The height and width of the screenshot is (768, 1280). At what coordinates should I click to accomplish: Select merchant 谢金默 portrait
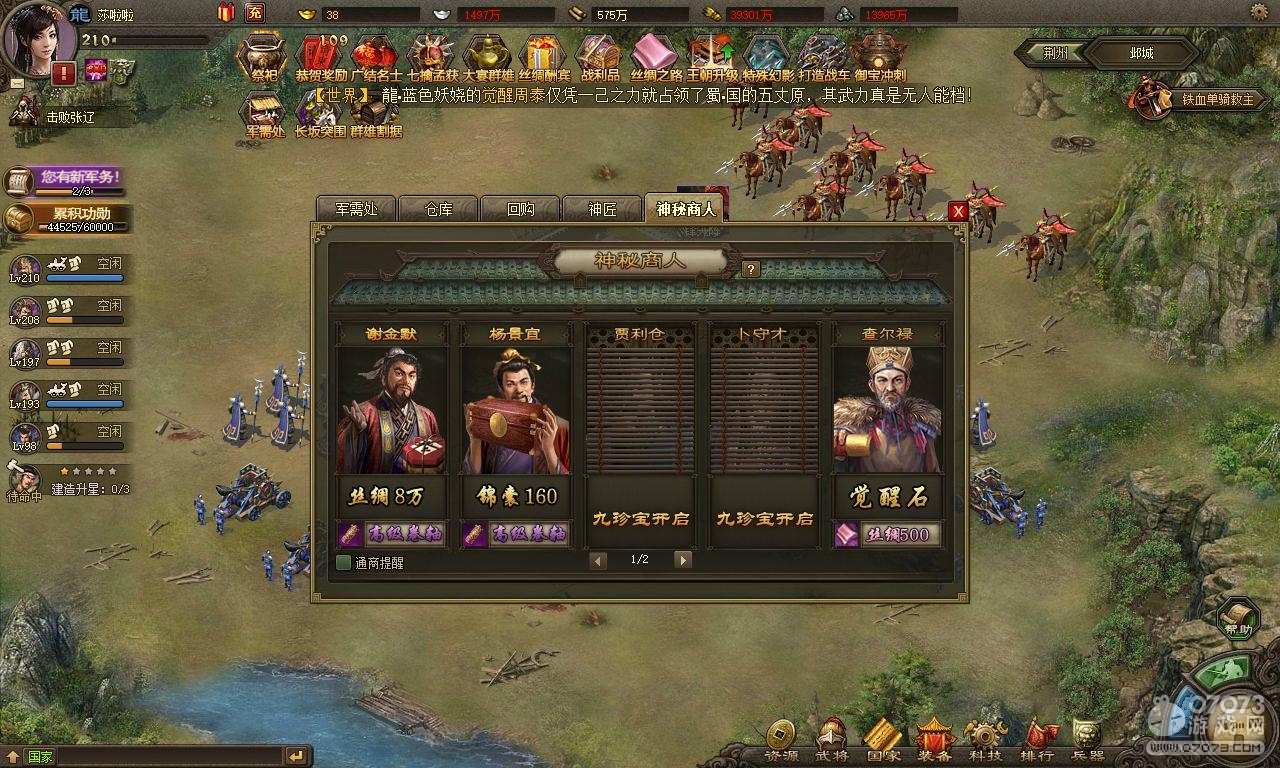coord(391,412)
